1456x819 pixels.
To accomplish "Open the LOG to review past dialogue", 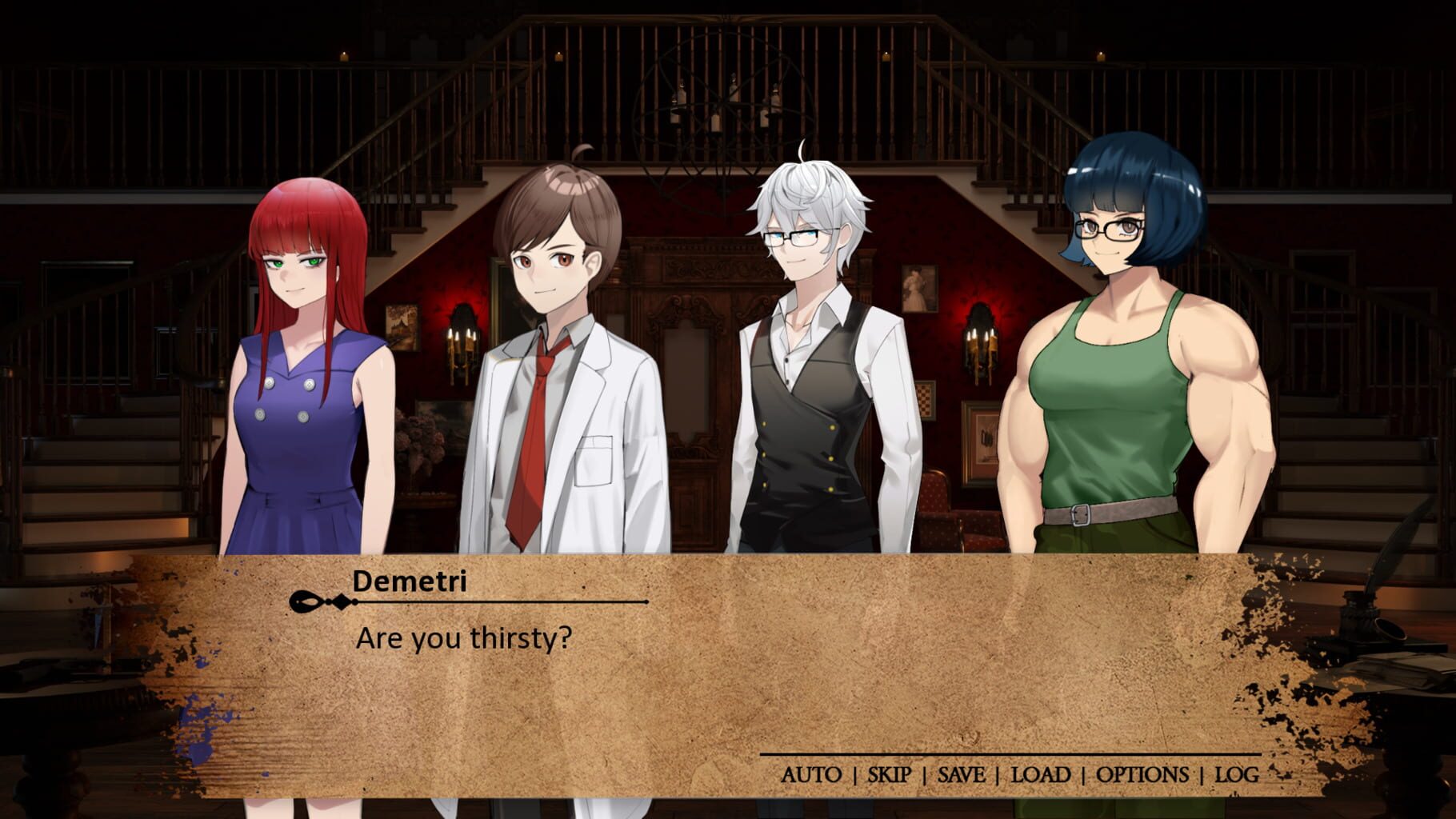I will point(1237,774).
